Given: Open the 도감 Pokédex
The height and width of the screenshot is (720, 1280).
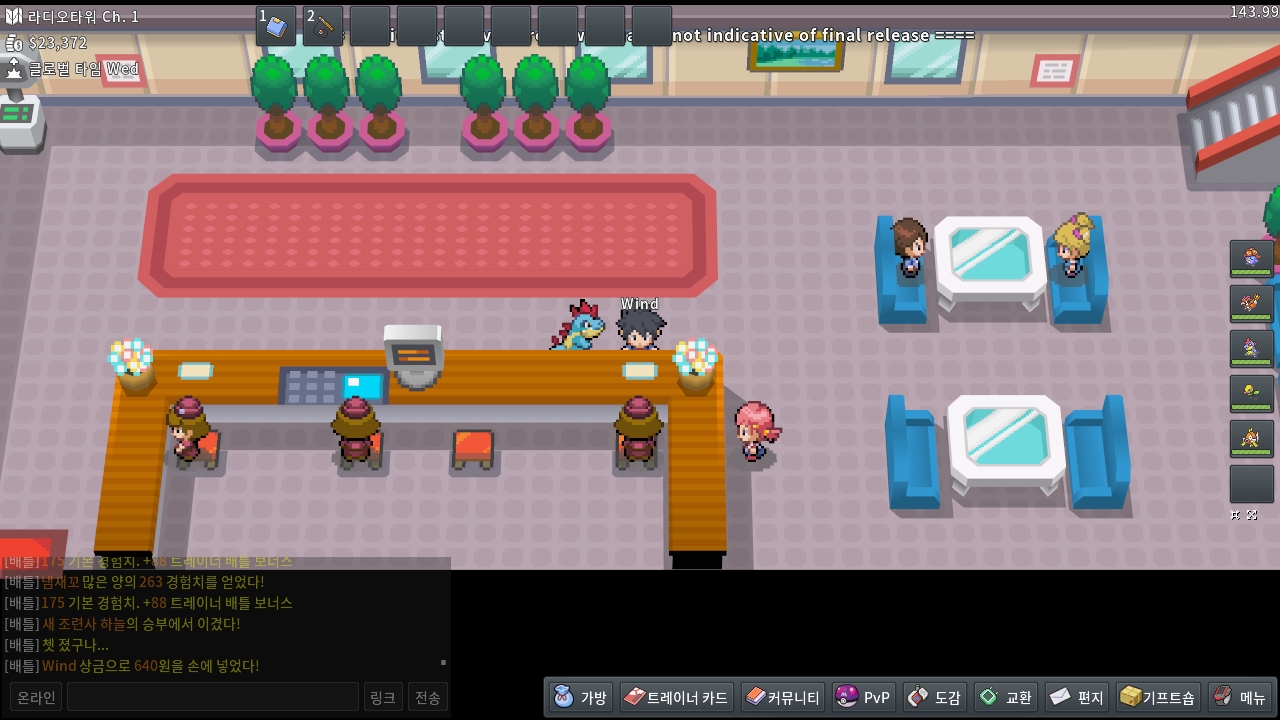Looking at the screenshot, I should click(935, 697).
